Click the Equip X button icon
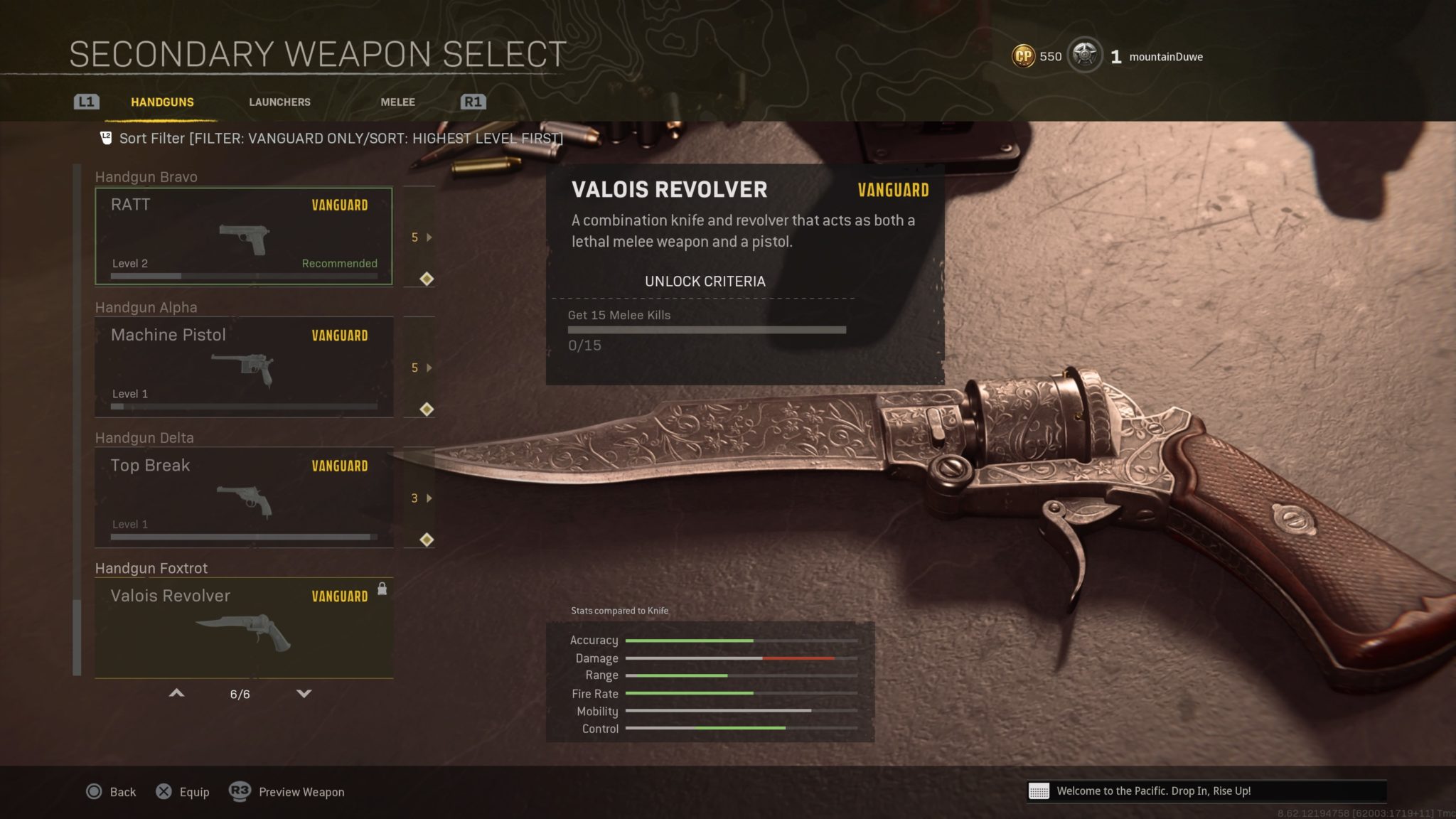This screenshot has height=819, width=1456. tap(166, 791)
